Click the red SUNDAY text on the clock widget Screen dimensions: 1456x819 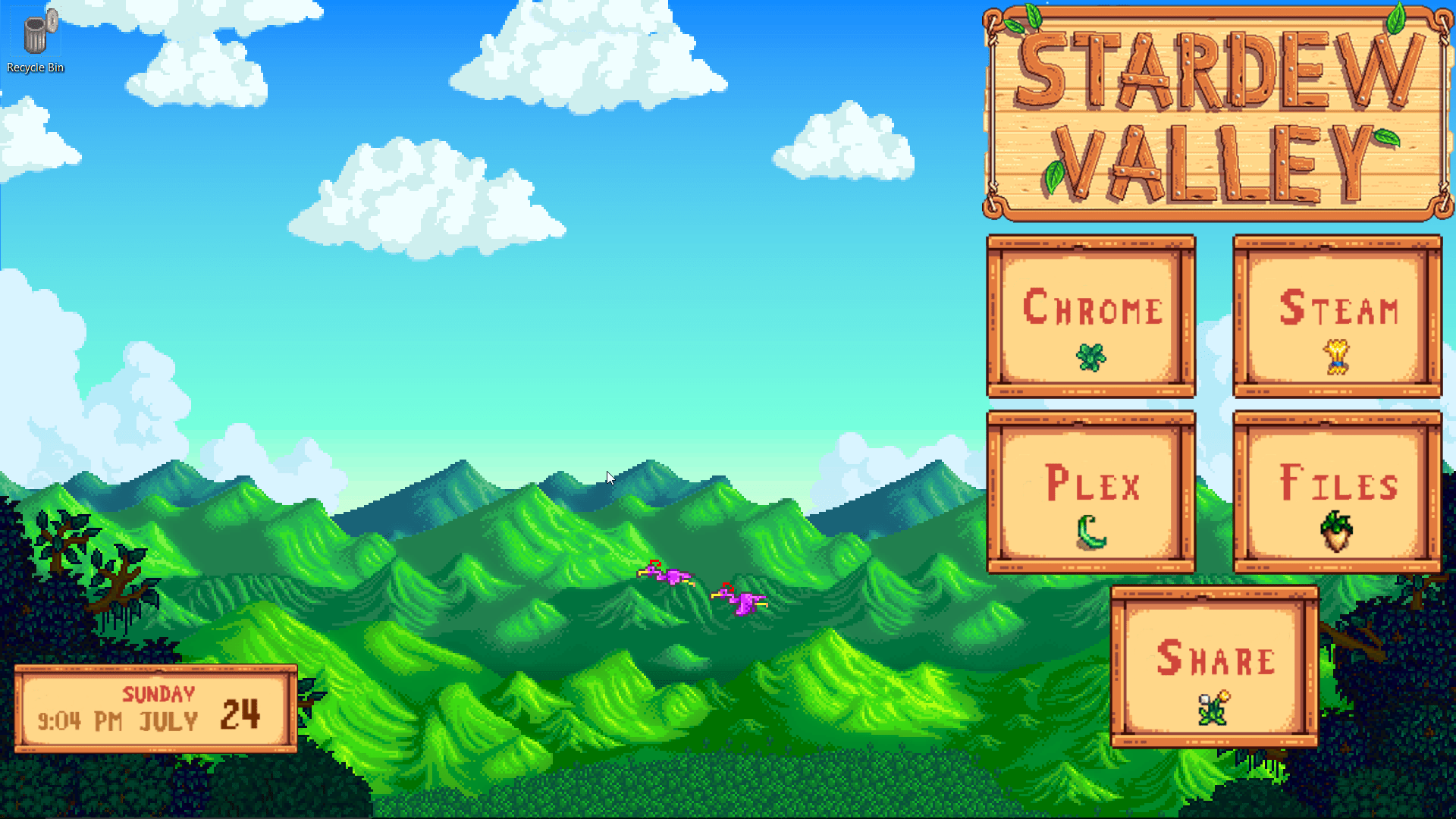pos(158,692)
